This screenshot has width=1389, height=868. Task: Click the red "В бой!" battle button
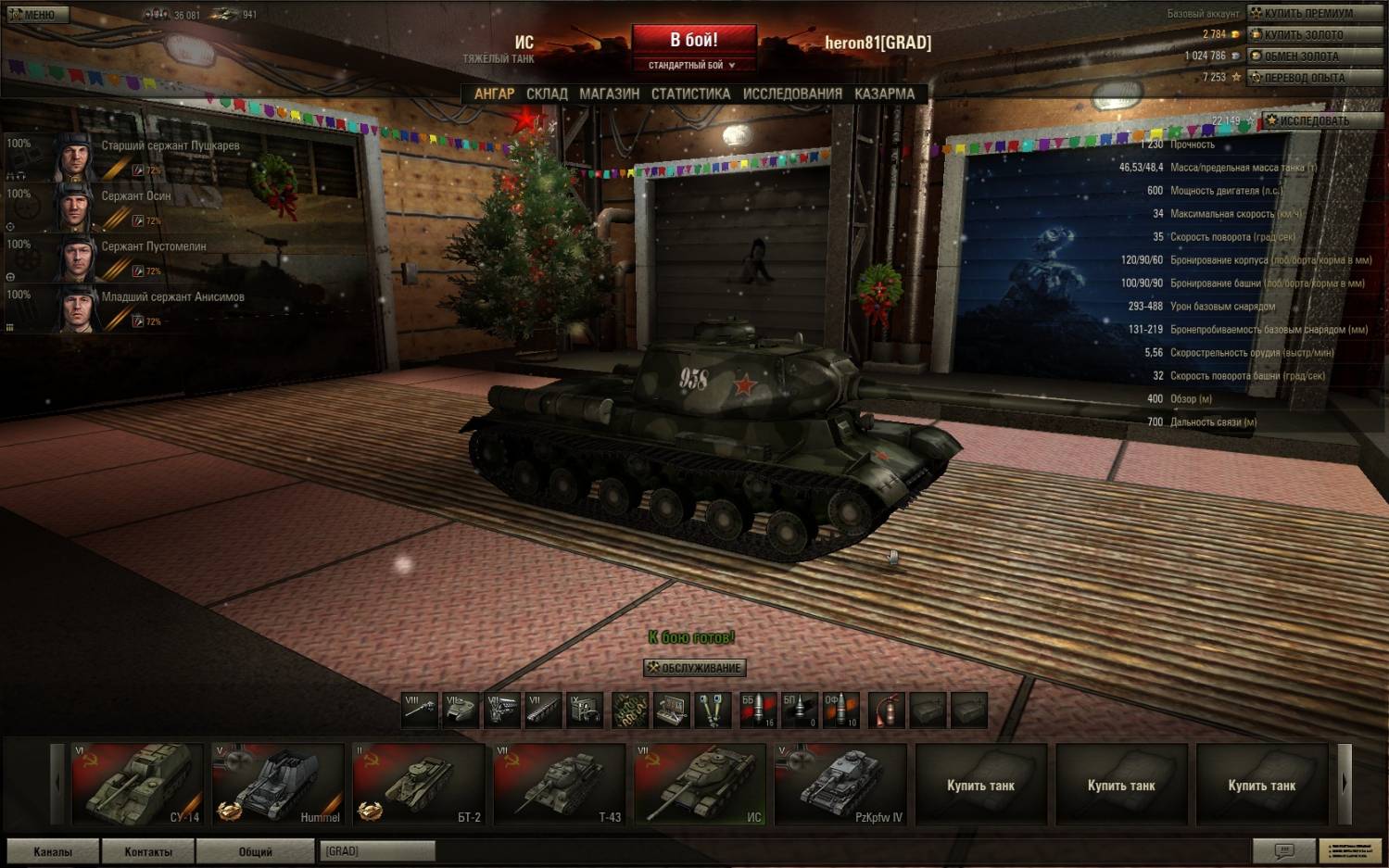pos(694,41)
